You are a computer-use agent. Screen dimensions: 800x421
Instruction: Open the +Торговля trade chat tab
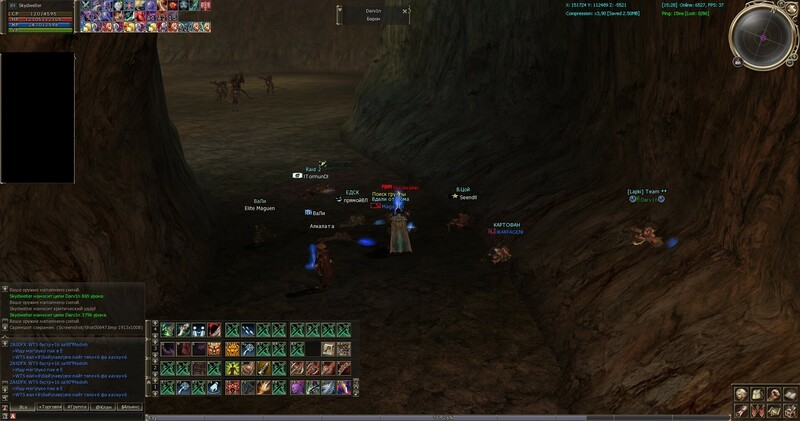pyautogui.click(x=49, y=408)
